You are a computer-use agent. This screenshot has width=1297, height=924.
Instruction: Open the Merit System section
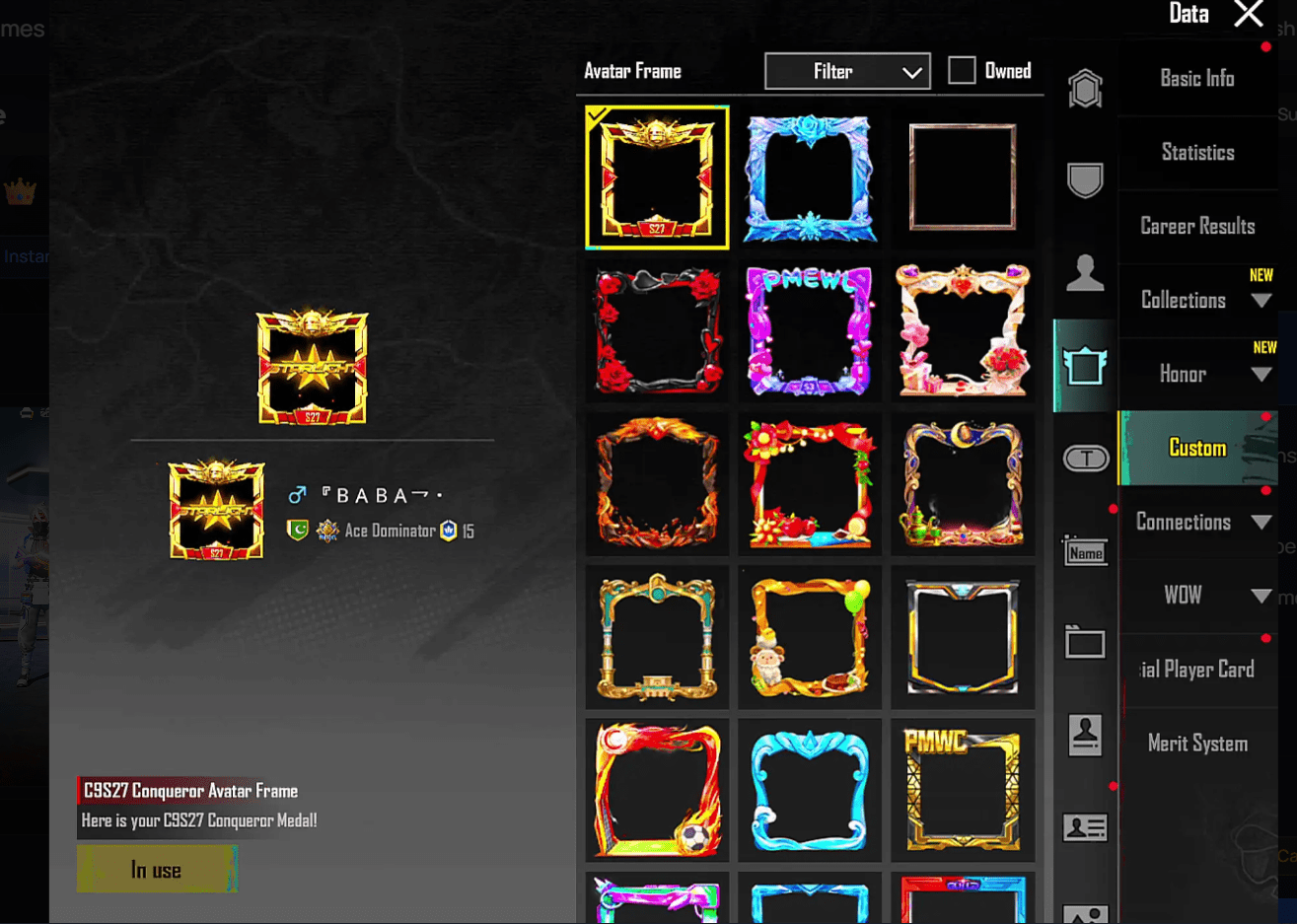[x=1196, y=743]
